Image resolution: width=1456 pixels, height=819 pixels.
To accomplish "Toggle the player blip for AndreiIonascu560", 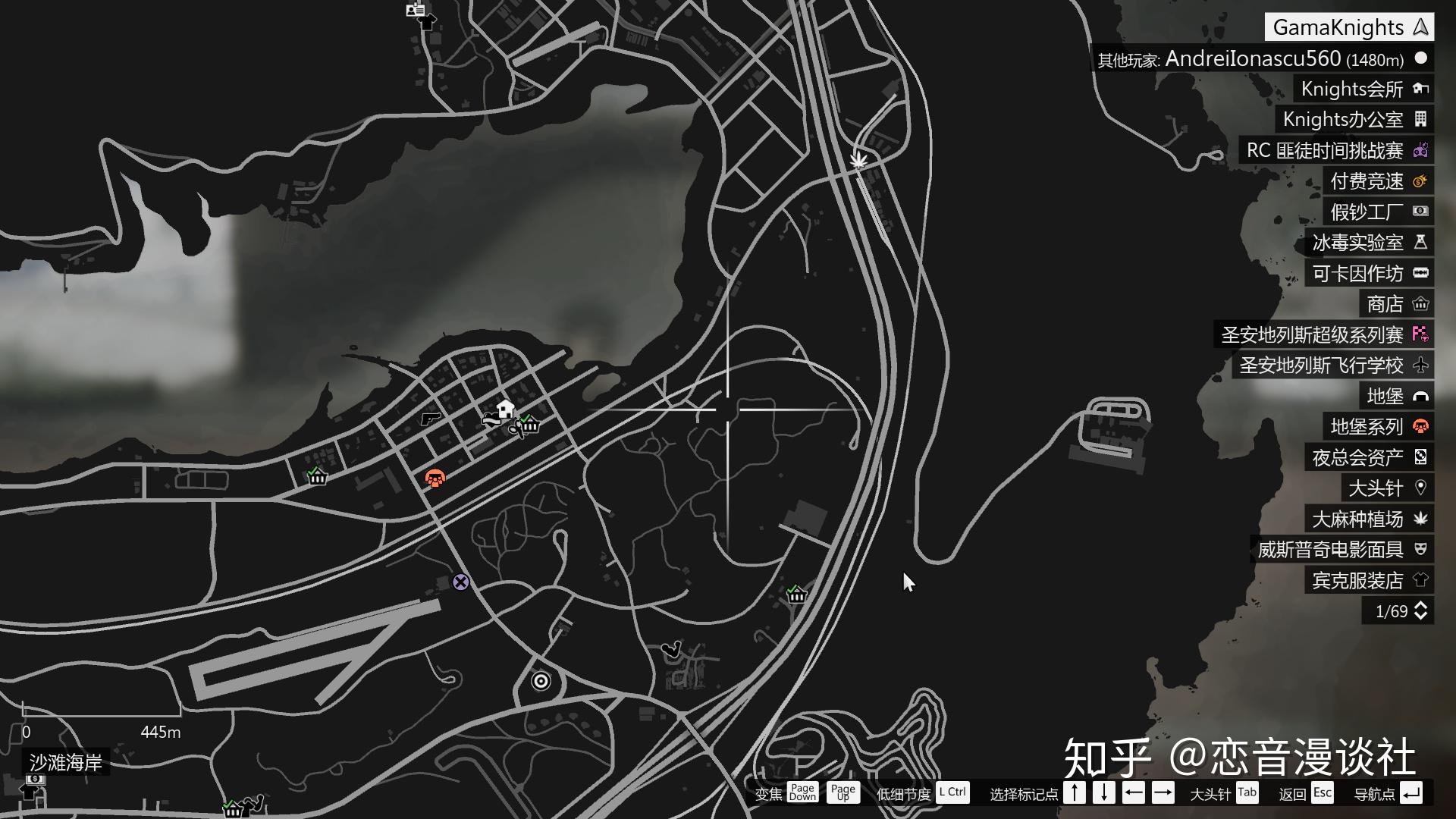I will tap(1420, 58).
